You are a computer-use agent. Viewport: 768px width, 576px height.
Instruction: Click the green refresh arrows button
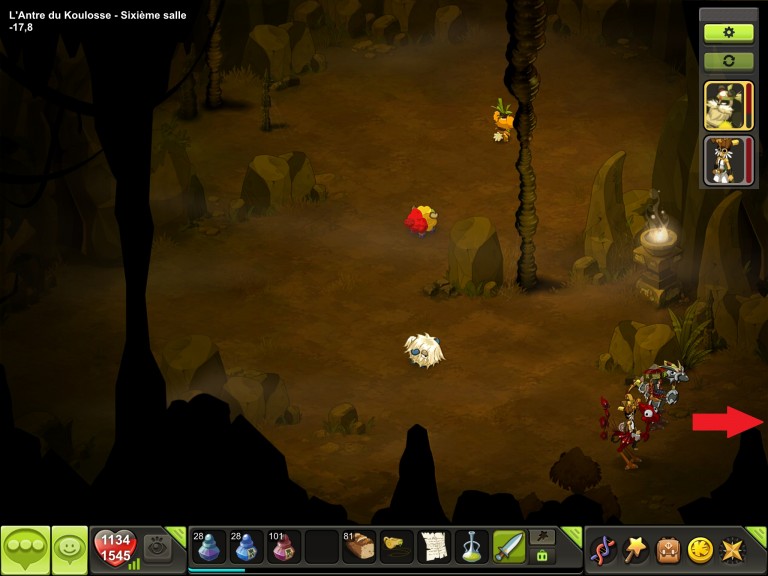(x=728, y=61)
